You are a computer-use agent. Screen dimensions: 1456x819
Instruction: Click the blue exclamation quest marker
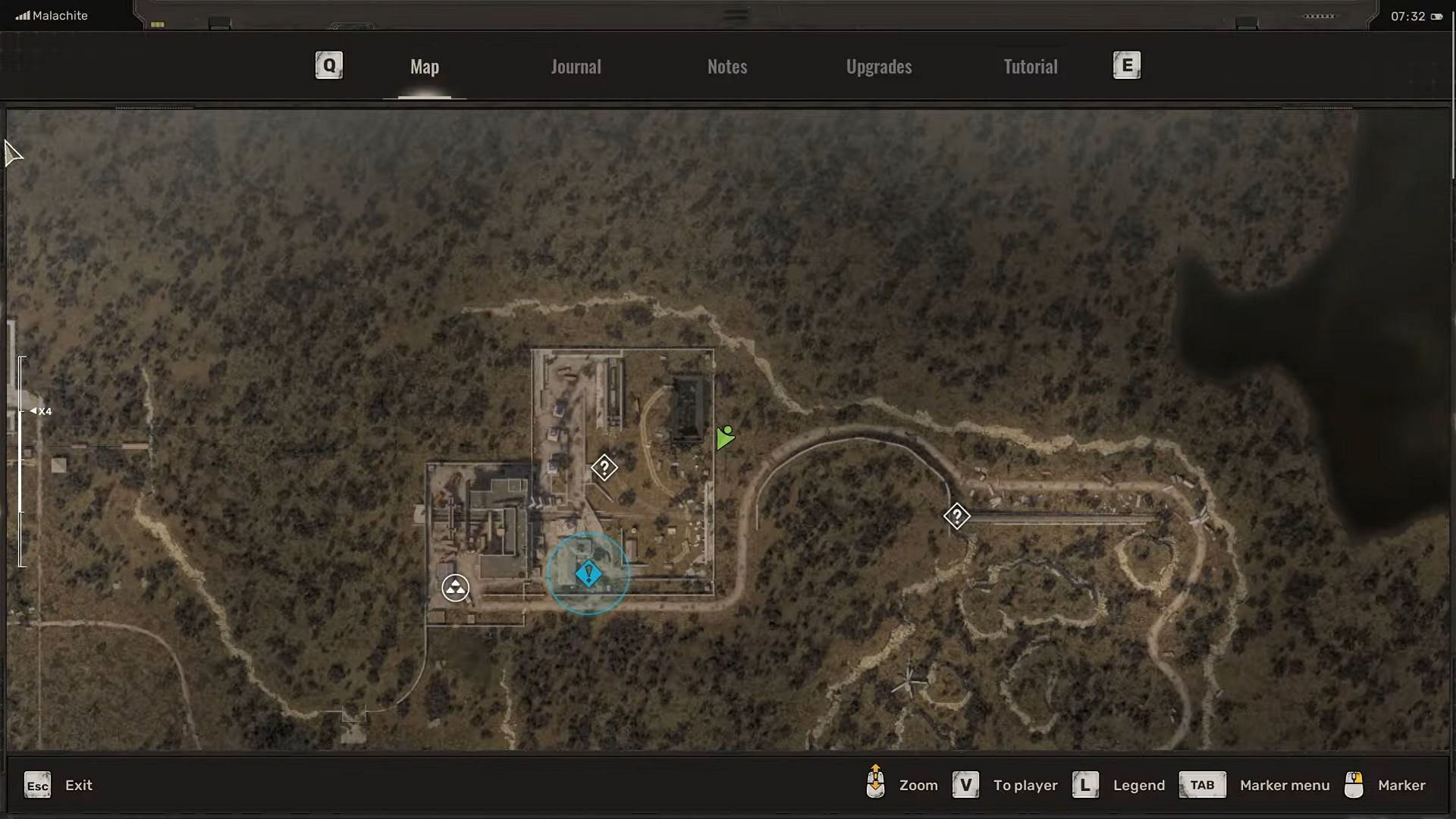(x=588, y=574)
